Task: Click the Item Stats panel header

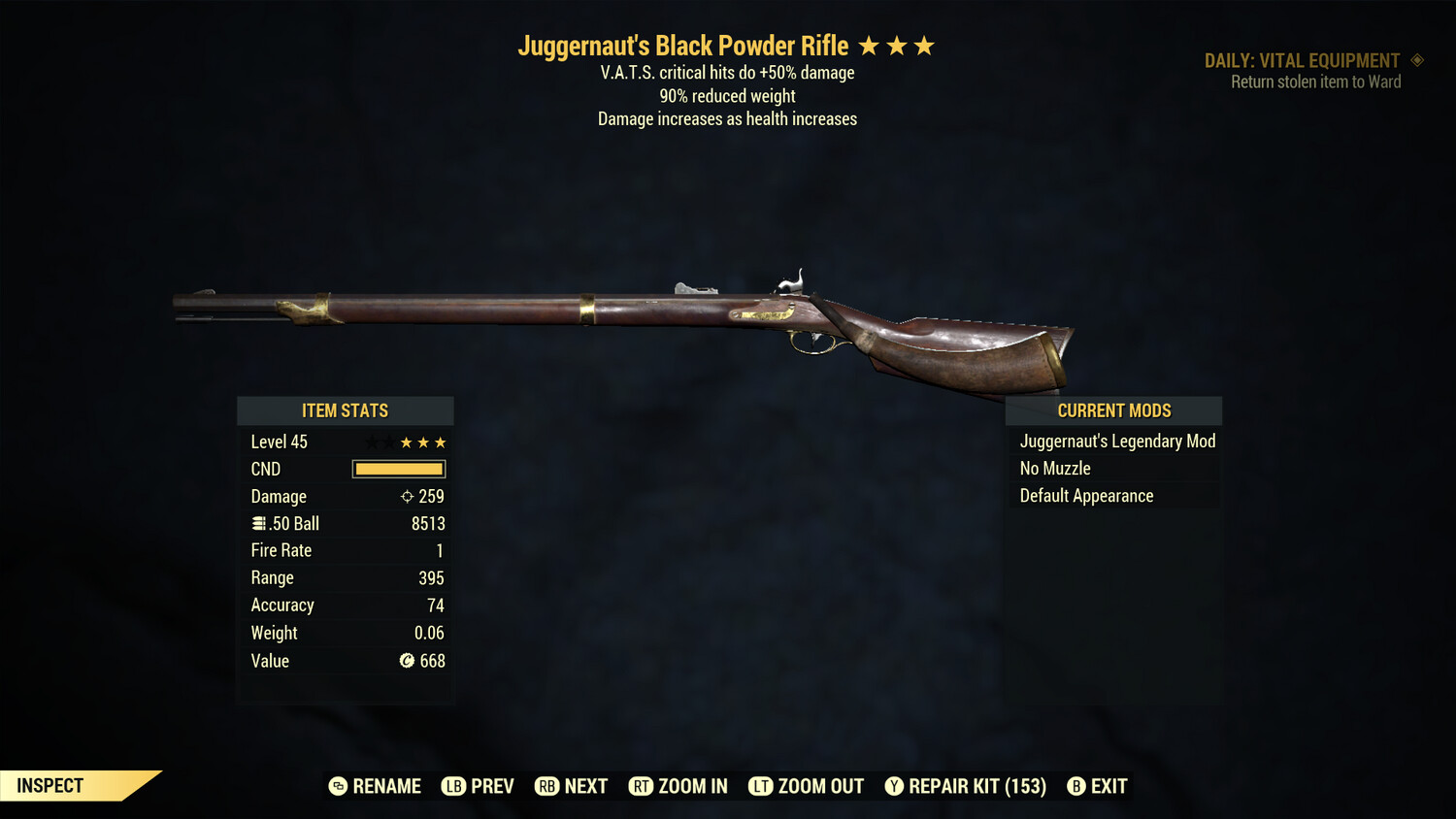Action: pos(345,410)
